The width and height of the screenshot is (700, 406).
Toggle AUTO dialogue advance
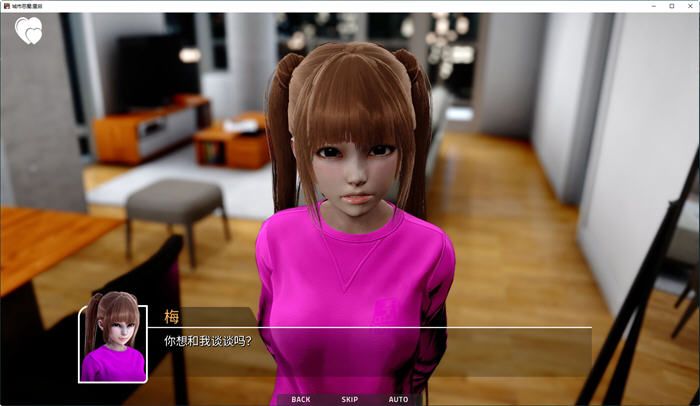(398, 399)
